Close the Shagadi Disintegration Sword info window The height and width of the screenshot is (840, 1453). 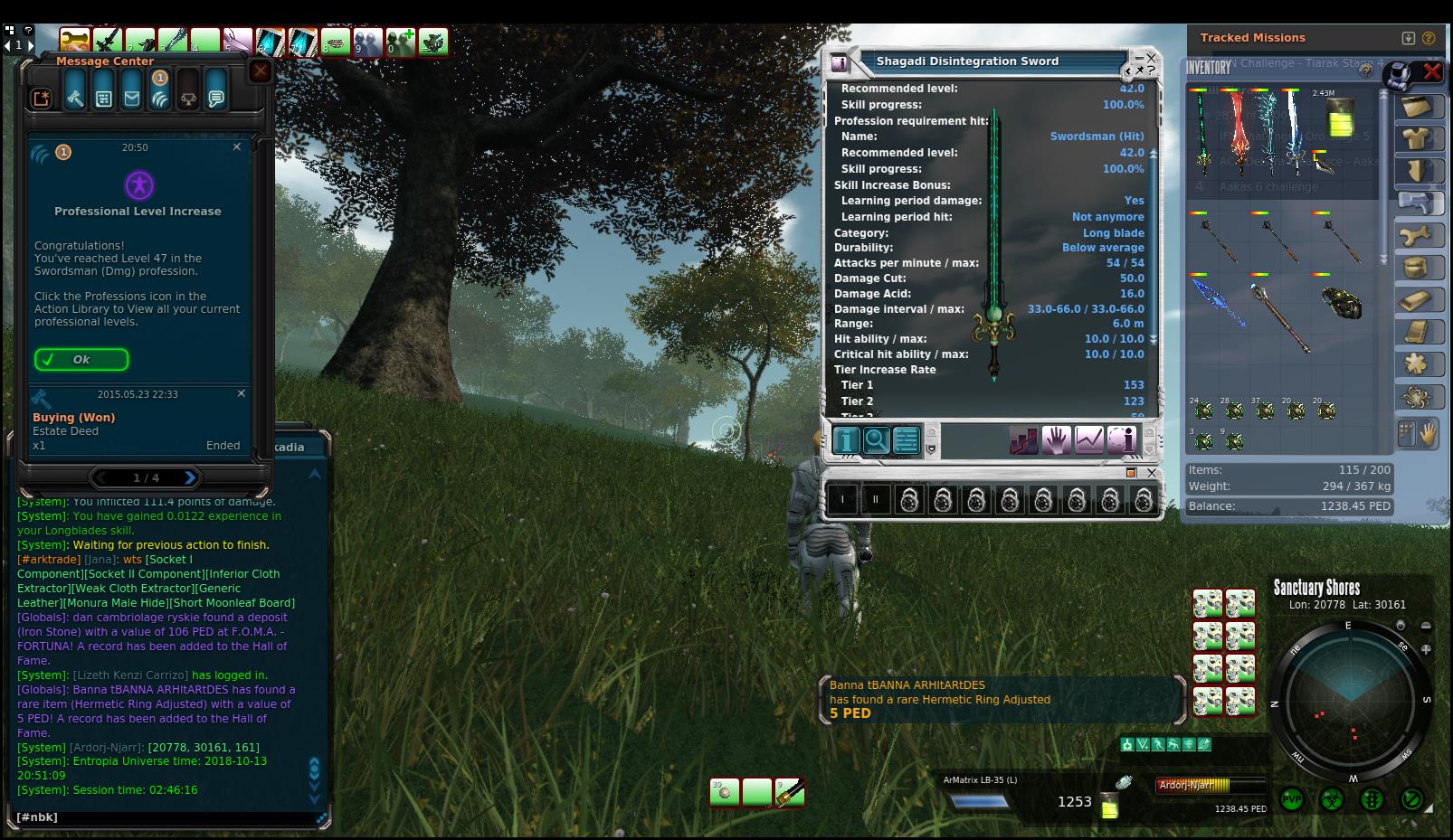tap(1151, 58)
